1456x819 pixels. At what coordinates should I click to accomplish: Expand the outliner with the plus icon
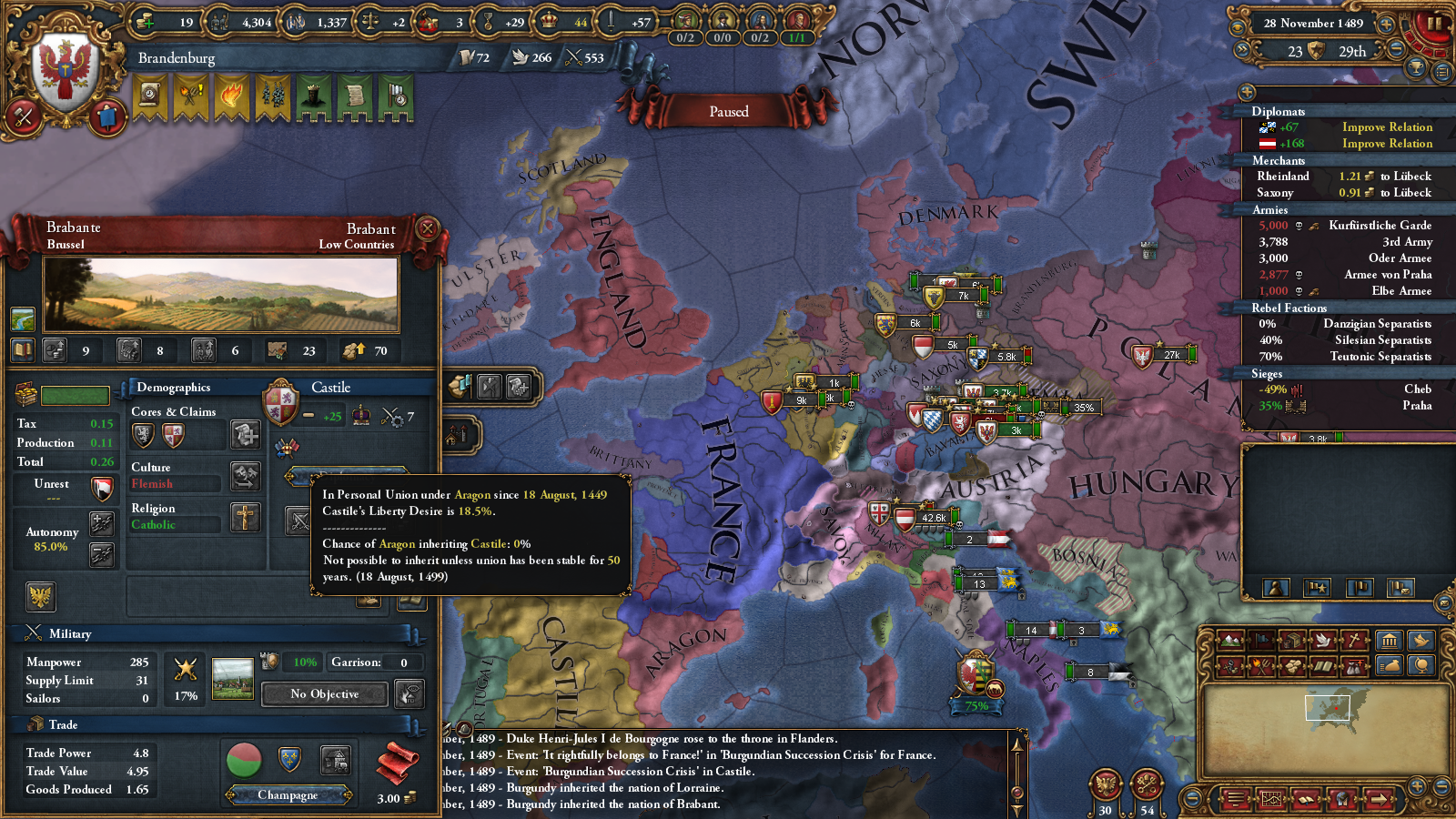(x=1247, y=91)
